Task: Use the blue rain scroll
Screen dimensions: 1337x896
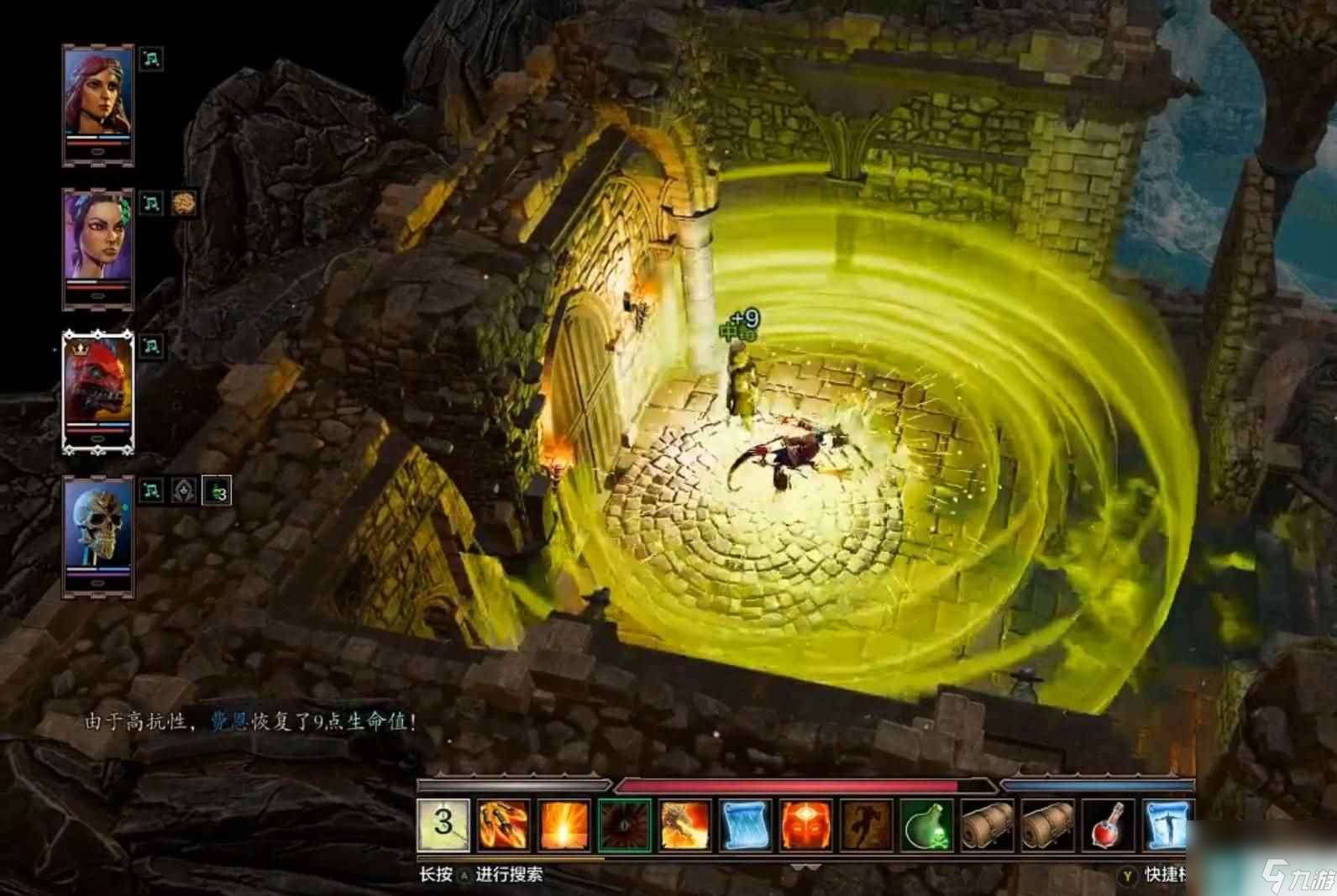Action: [x=746, y=824]
